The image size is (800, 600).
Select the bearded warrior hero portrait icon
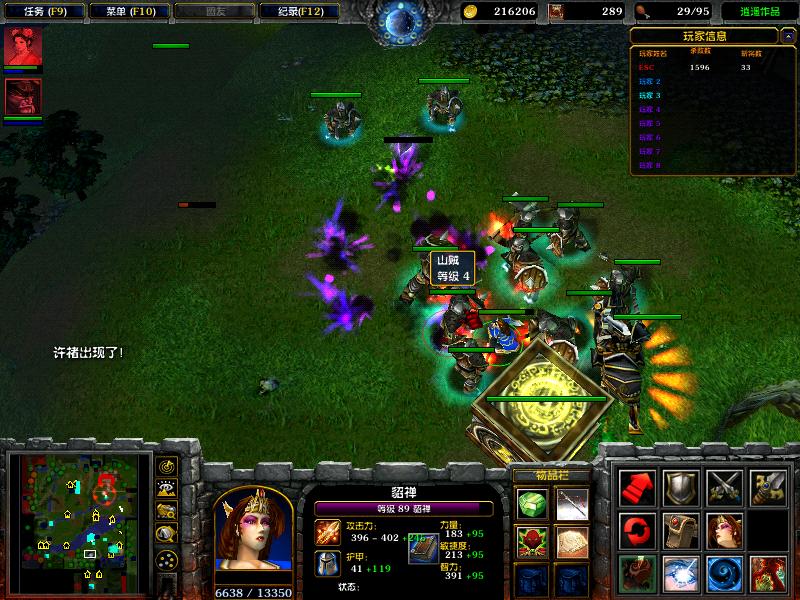coord(22,97)
